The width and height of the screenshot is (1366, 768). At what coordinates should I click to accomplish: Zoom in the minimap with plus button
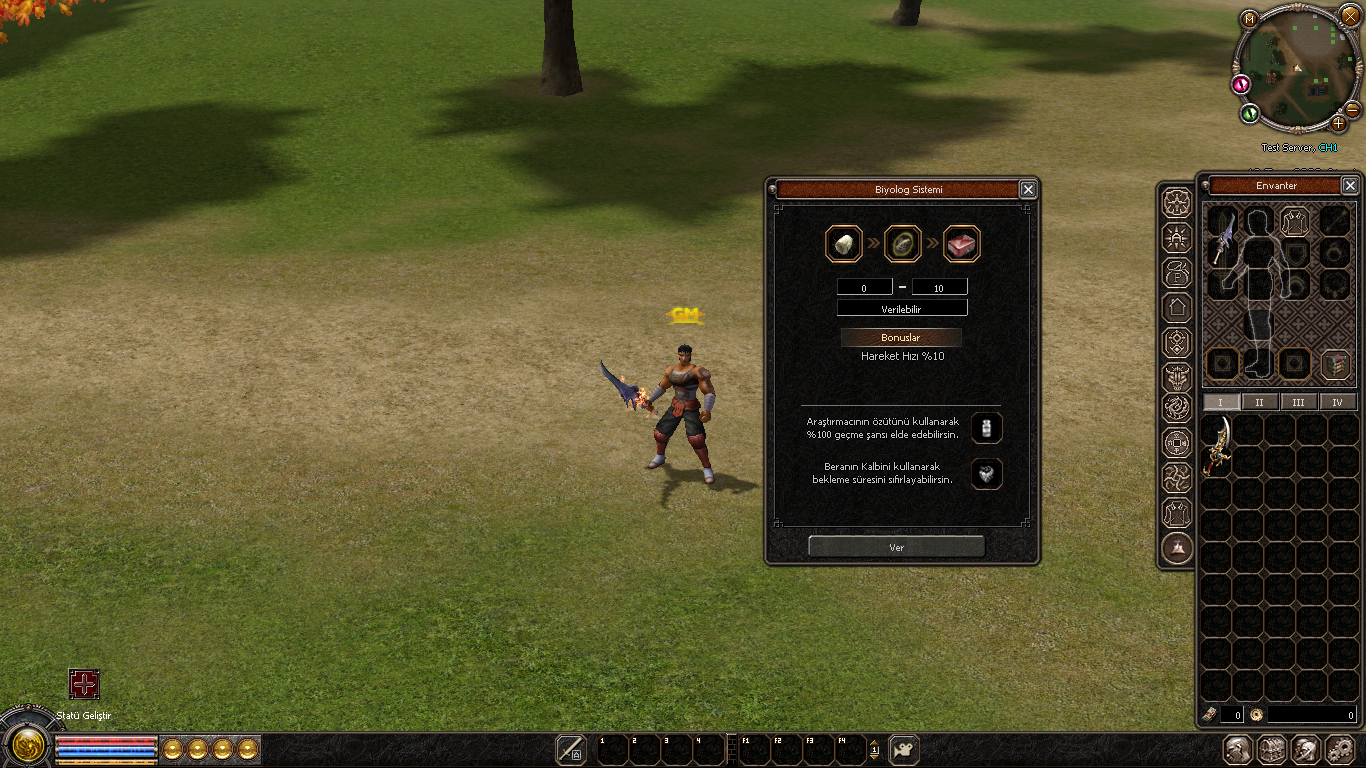pyautogui.click(x=1339, y=124)
